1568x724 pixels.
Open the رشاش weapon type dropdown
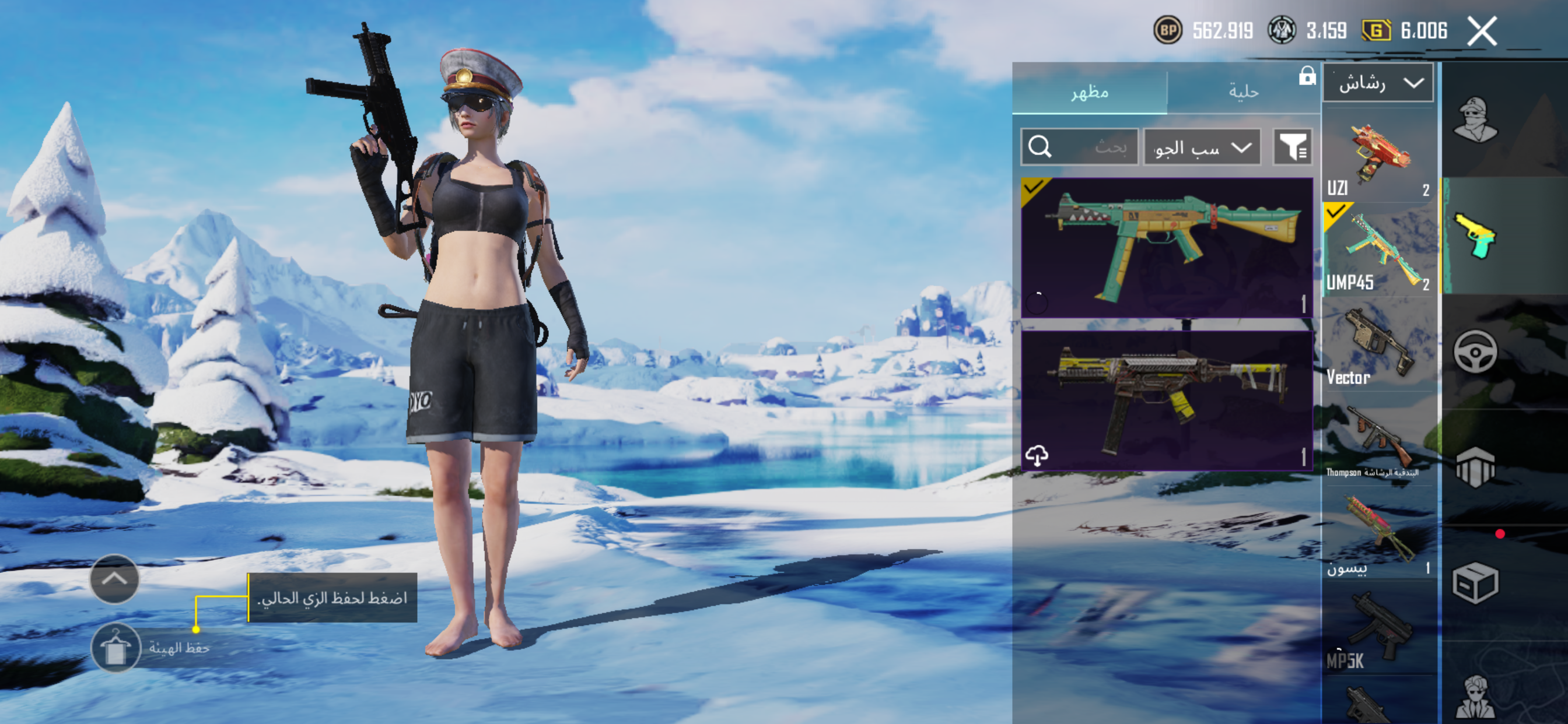click(x=1377, y=83)
